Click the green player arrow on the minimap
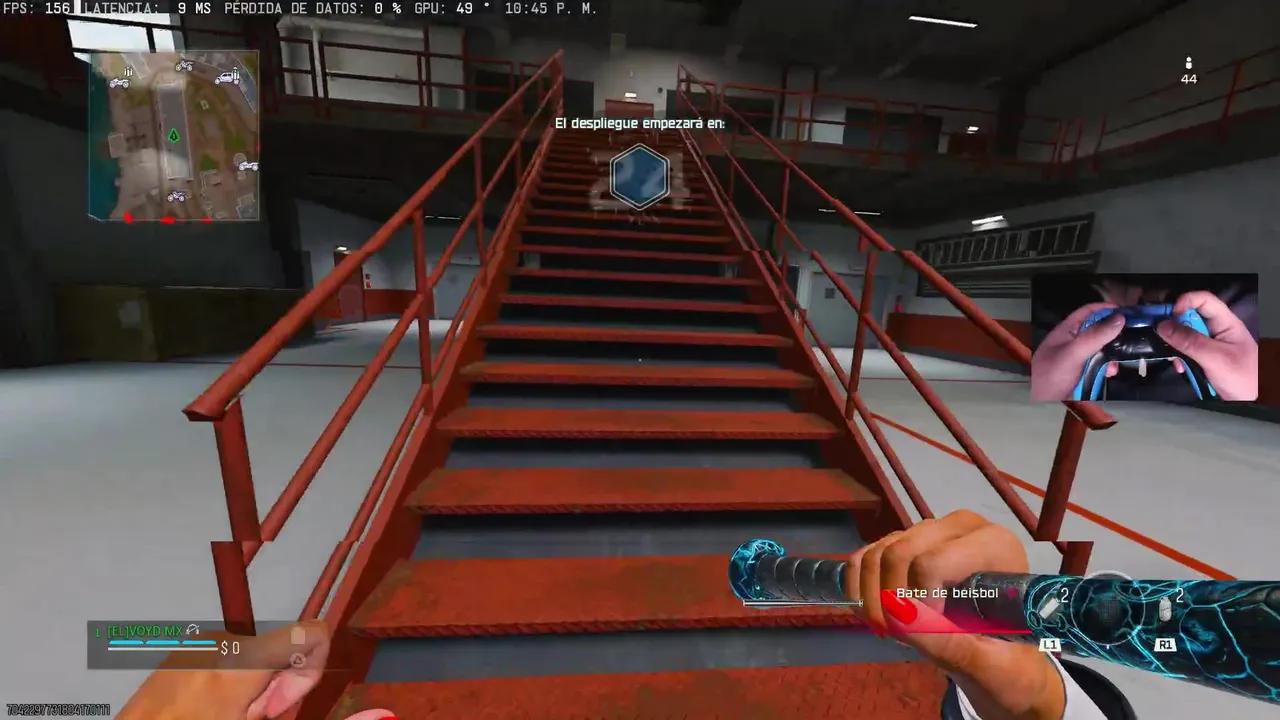 click(175, 135)
